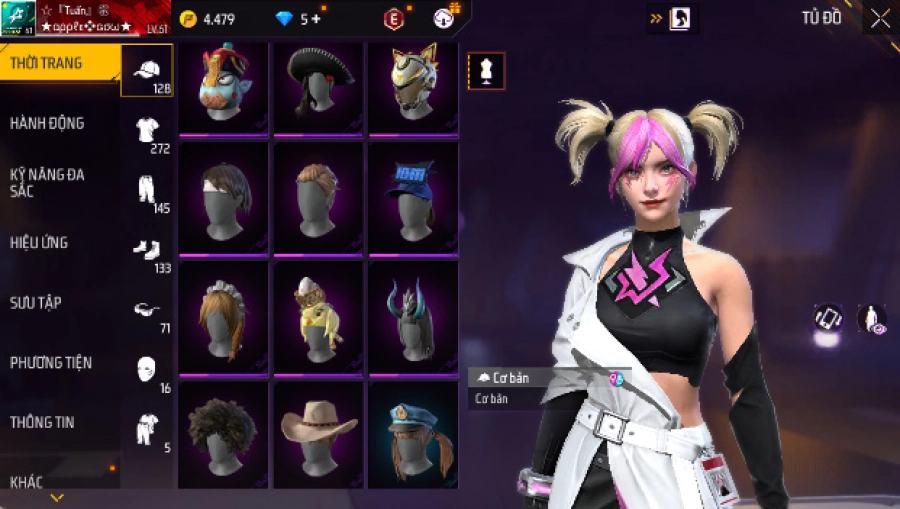
Task: Pick the pants category icon
Action: pos(147,190)
